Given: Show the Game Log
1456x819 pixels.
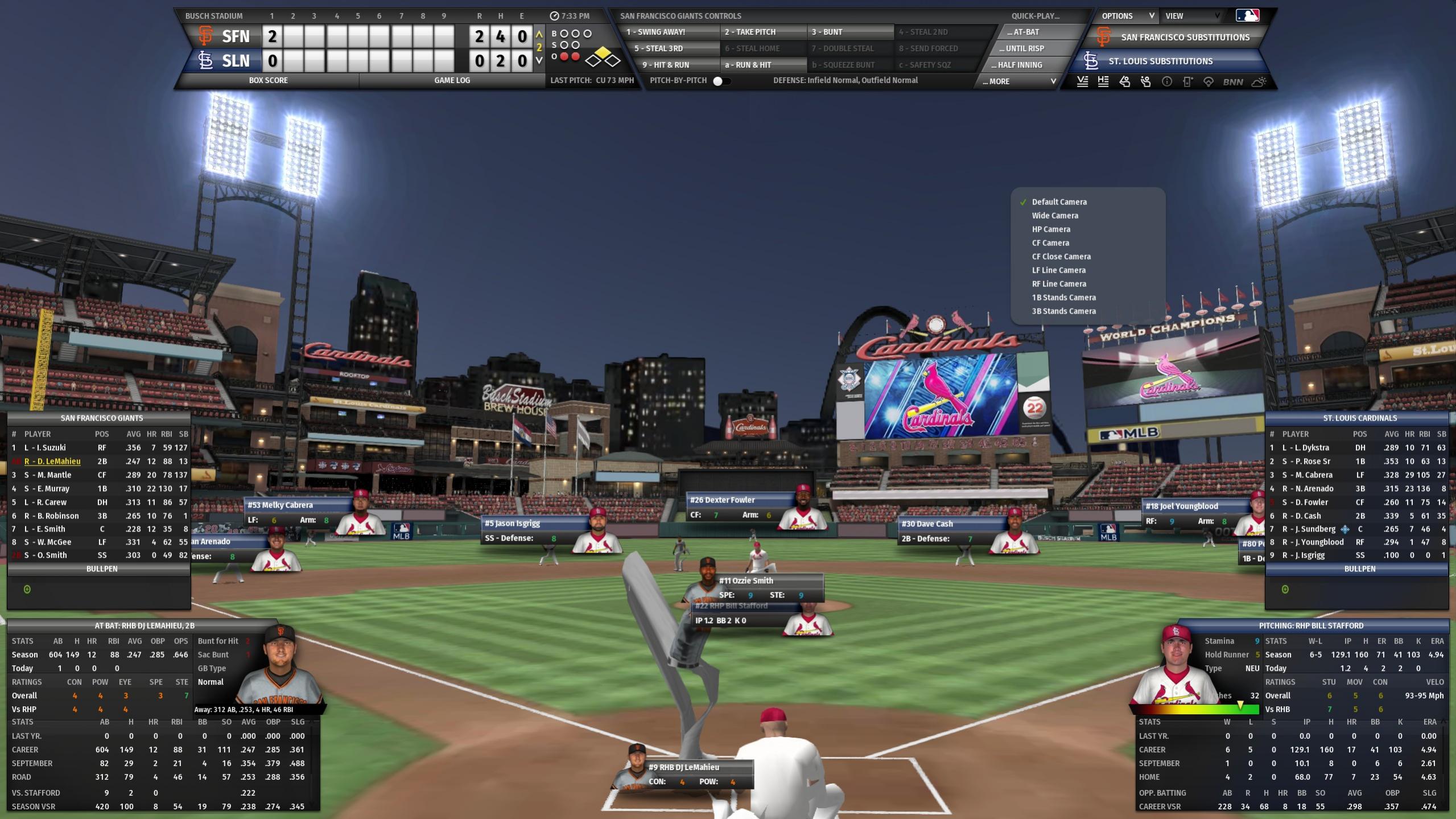Looking at the screenshot, I should (x=452, y=80).
